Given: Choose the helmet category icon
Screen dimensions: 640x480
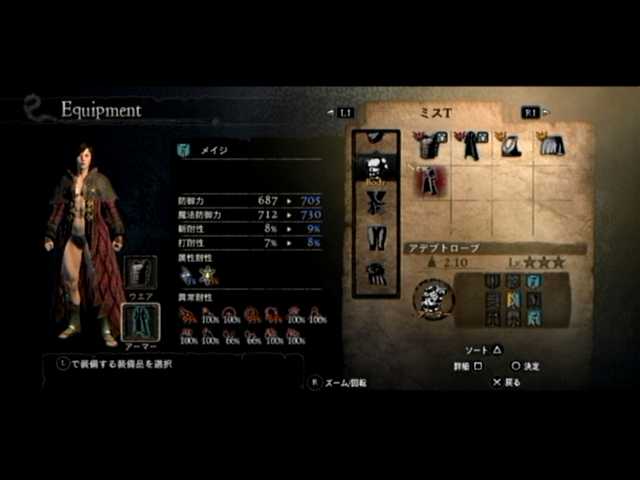Looking at the screenshot, I should (375, 135).
